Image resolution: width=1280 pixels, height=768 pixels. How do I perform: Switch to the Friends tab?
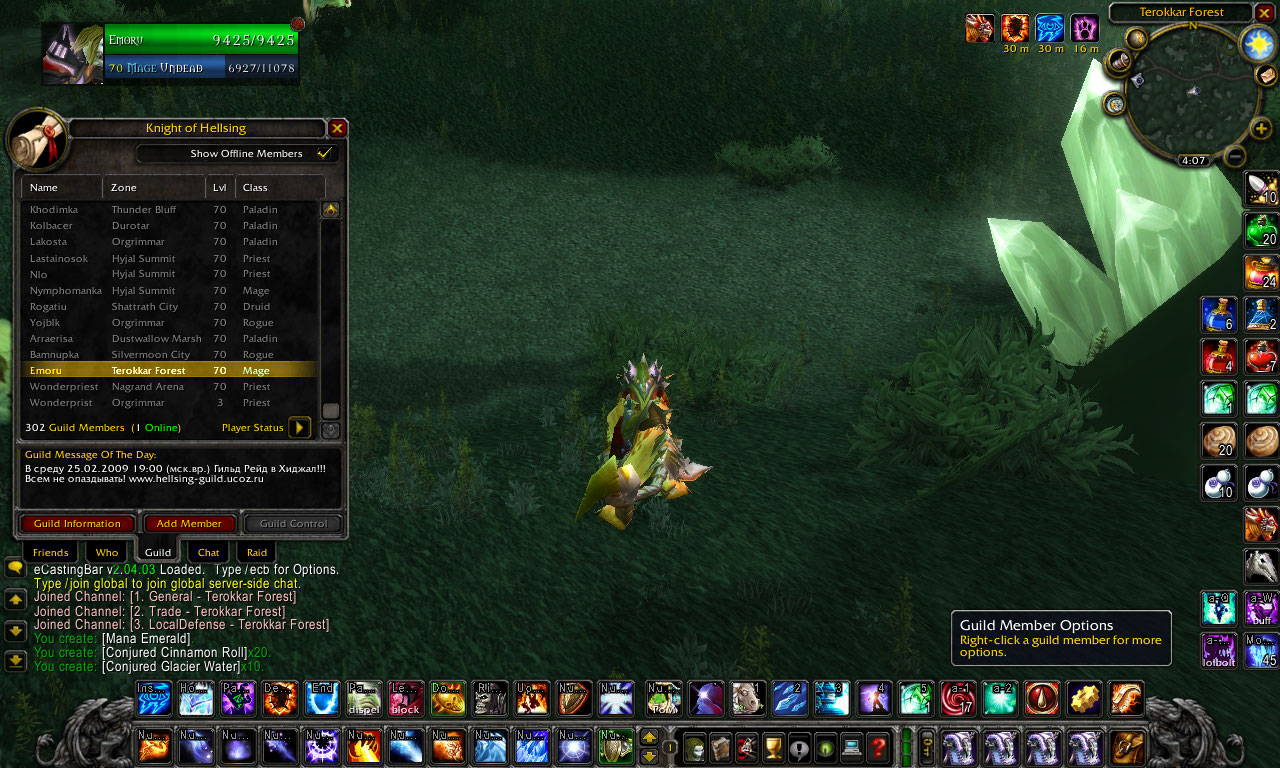50,552
